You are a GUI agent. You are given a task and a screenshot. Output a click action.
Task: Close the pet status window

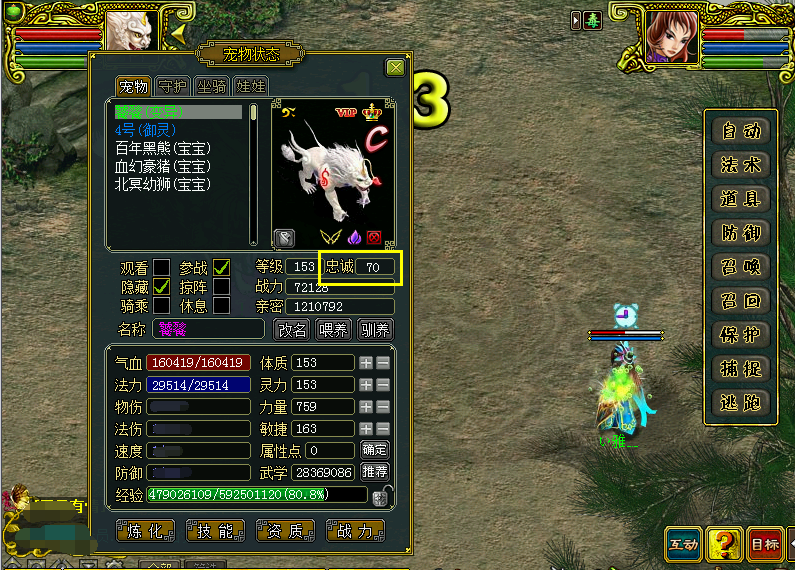(x=395, y=68)
